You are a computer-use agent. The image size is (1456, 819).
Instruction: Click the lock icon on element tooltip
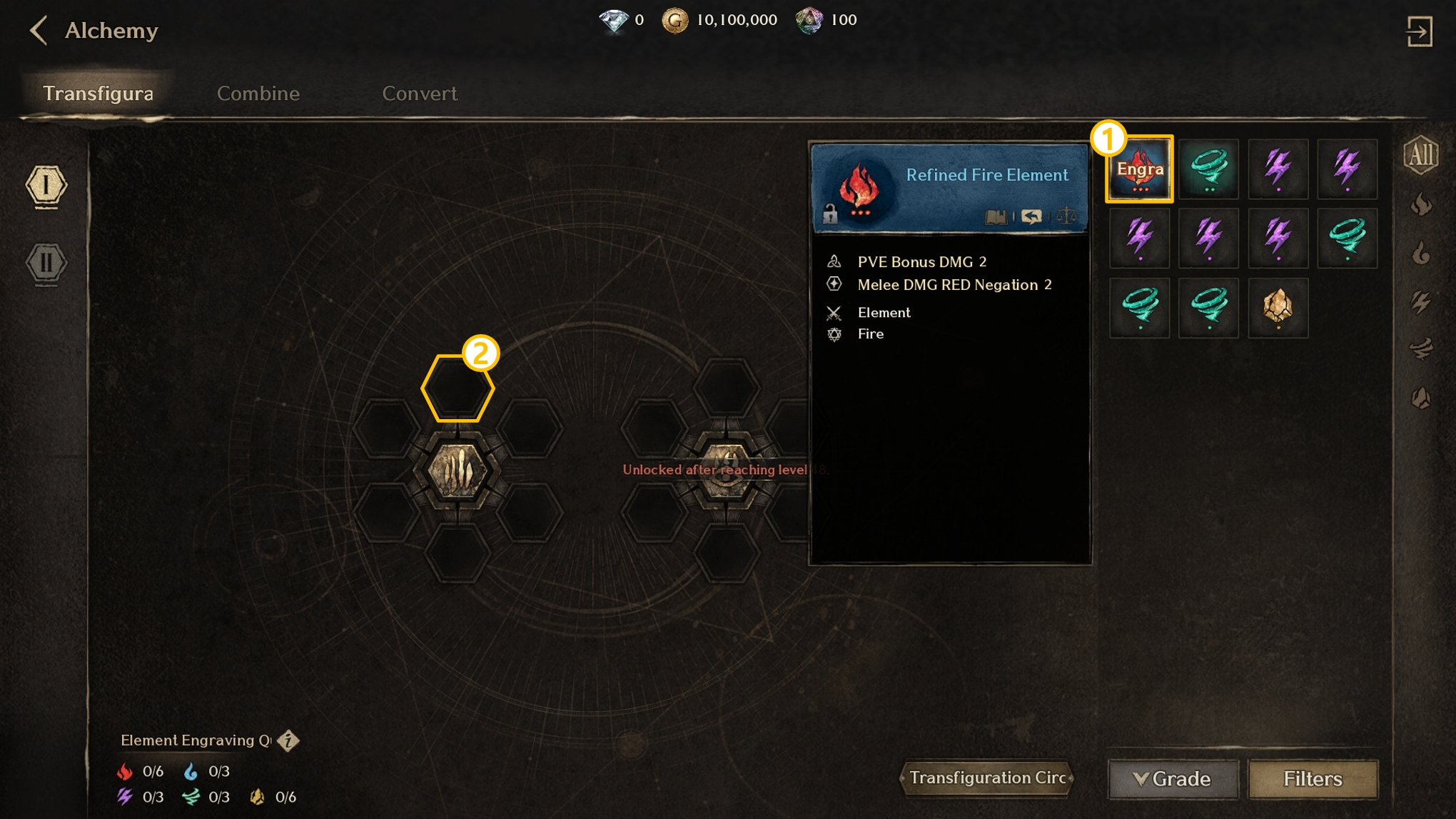(829, 214)
